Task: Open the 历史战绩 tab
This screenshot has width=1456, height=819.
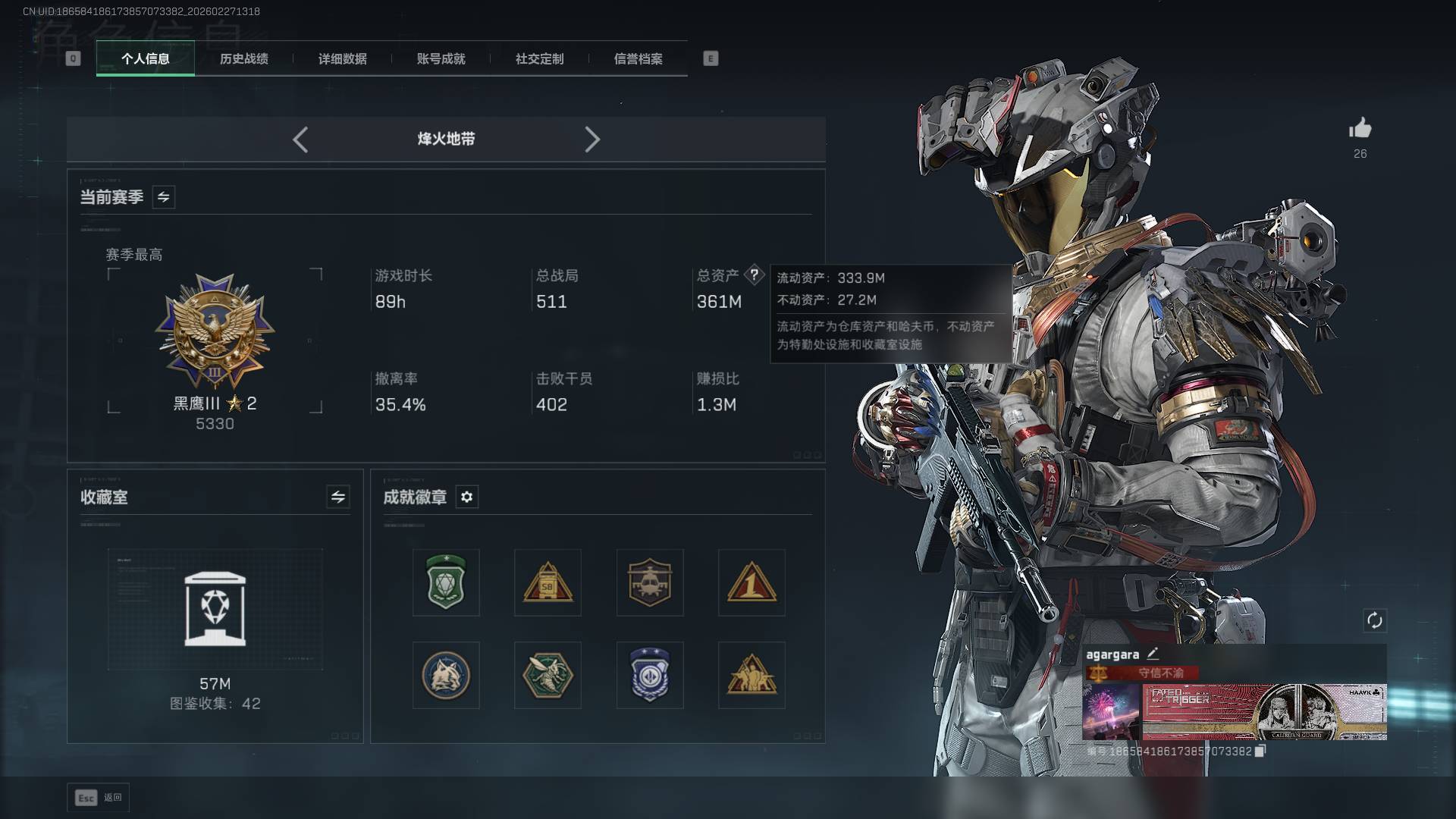Action: click(x=243, y=58)
